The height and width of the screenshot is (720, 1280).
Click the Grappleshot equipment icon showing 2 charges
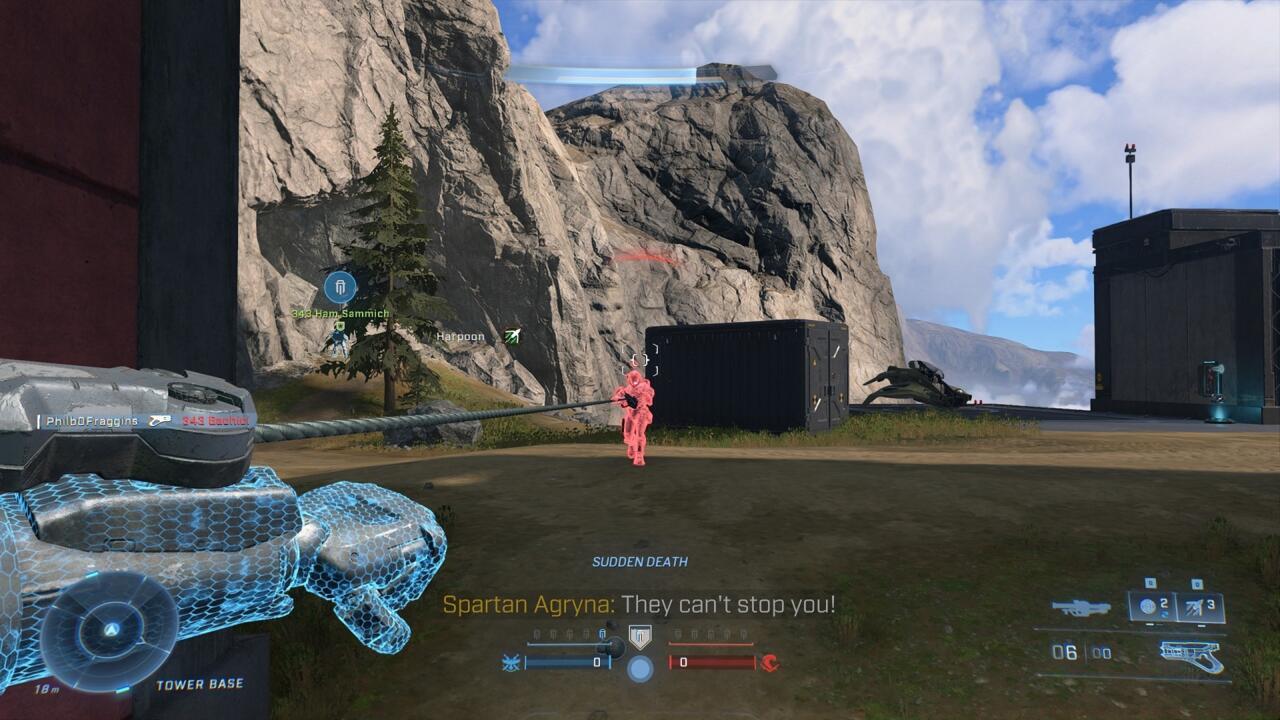[x=1146, y=605]
